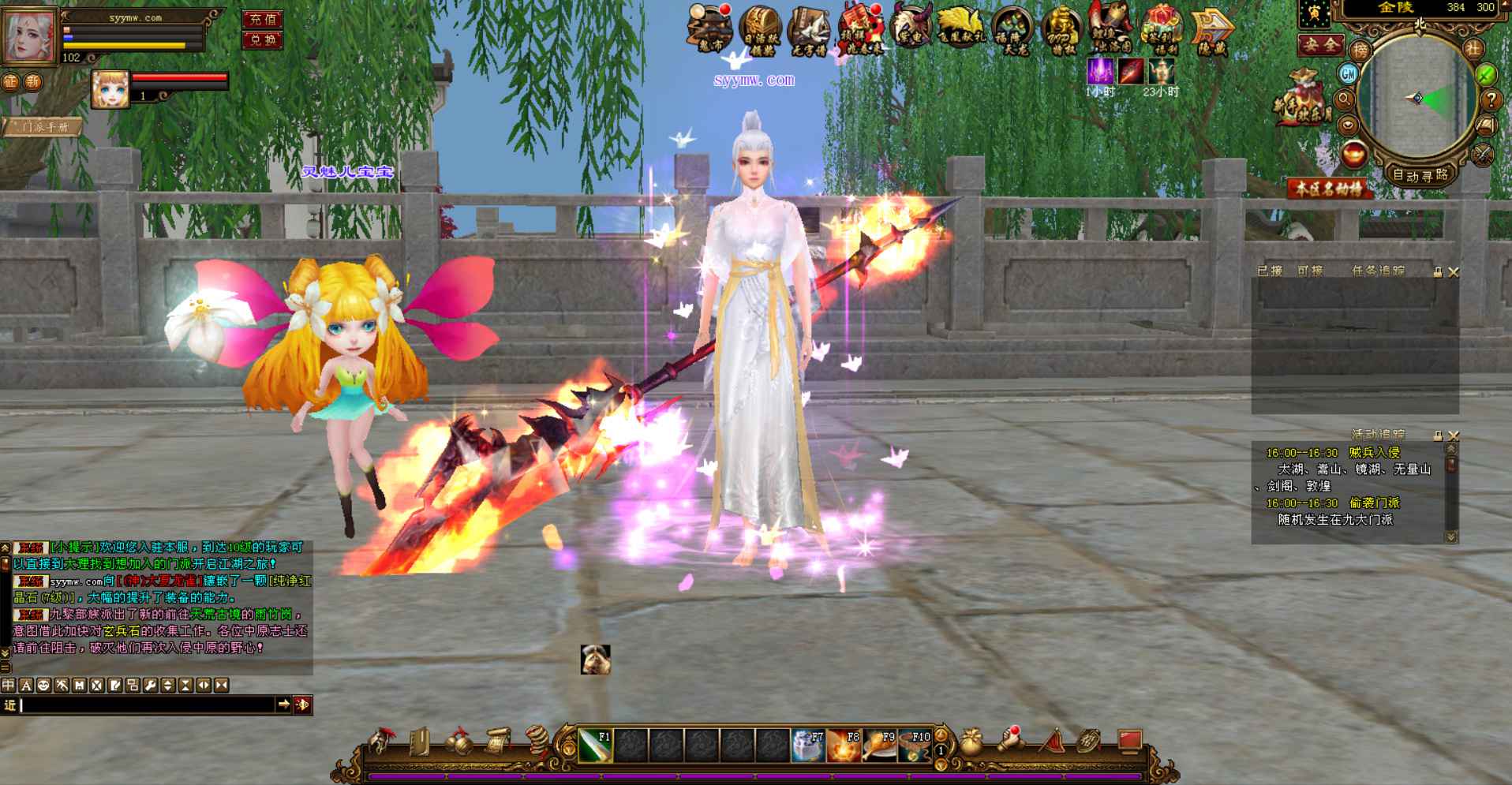The image size is (1512, 785).
Task: Close the 活动追踪 activity tracker panel
Action: [1454, 435]
